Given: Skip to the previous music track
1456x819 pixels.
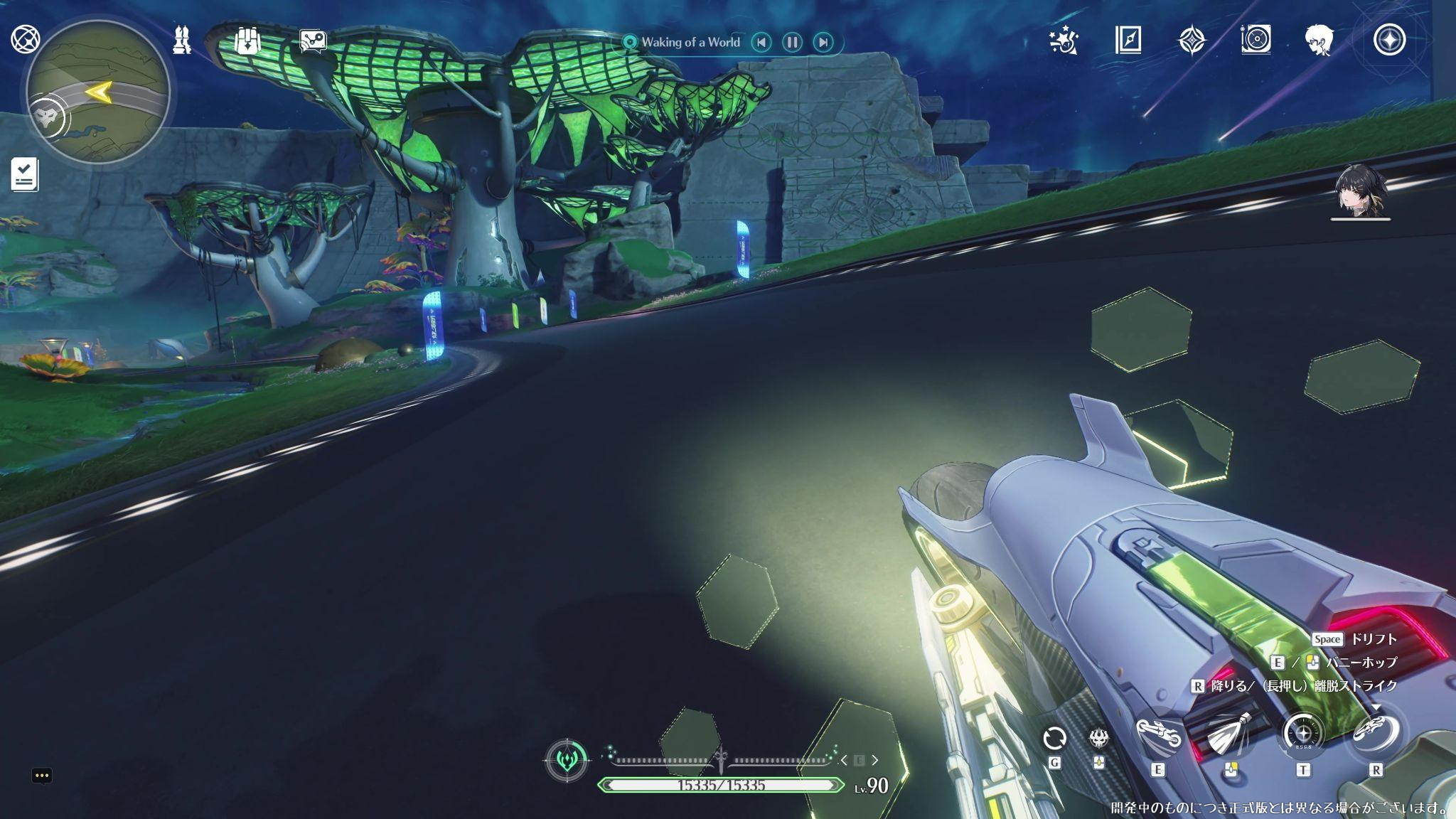Looking at the screenshot, I should click(x=761, y=42).
